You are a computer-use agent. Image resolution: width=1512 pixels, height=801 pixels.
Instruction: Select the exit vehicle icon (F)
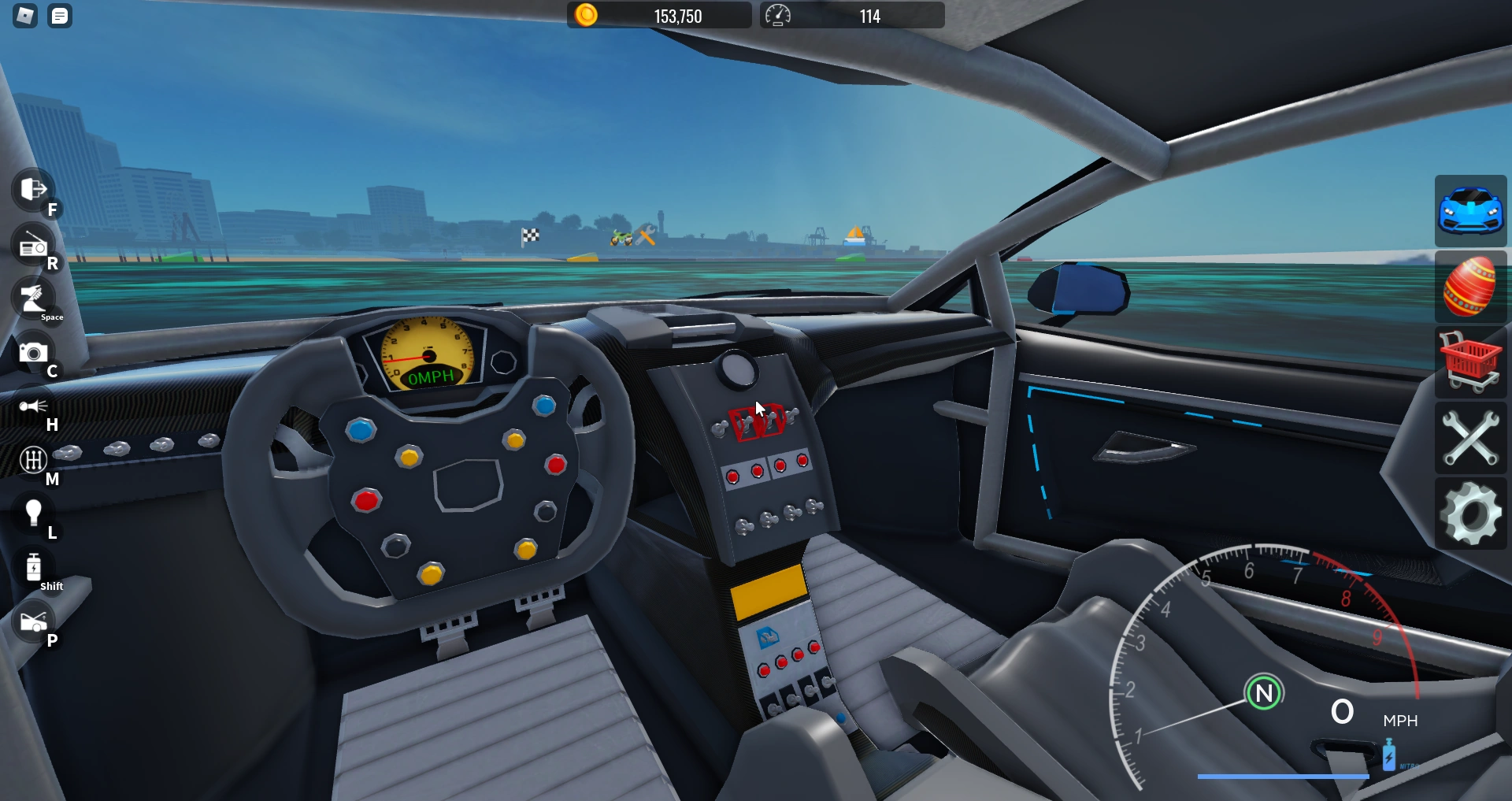click(x=31, y=191)
